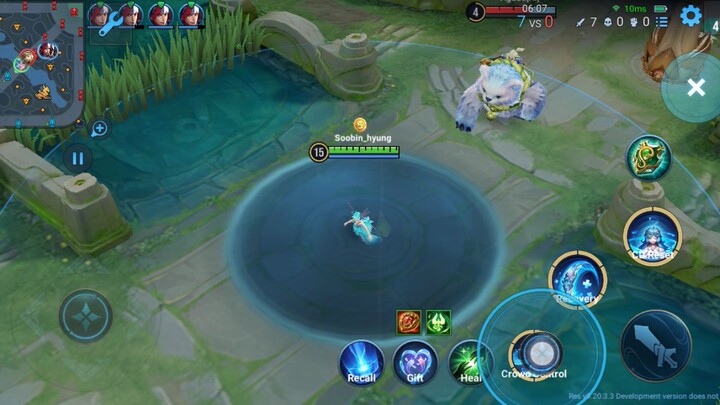Cast the Heal spell

pyautogui.click(x=468, y=361)
